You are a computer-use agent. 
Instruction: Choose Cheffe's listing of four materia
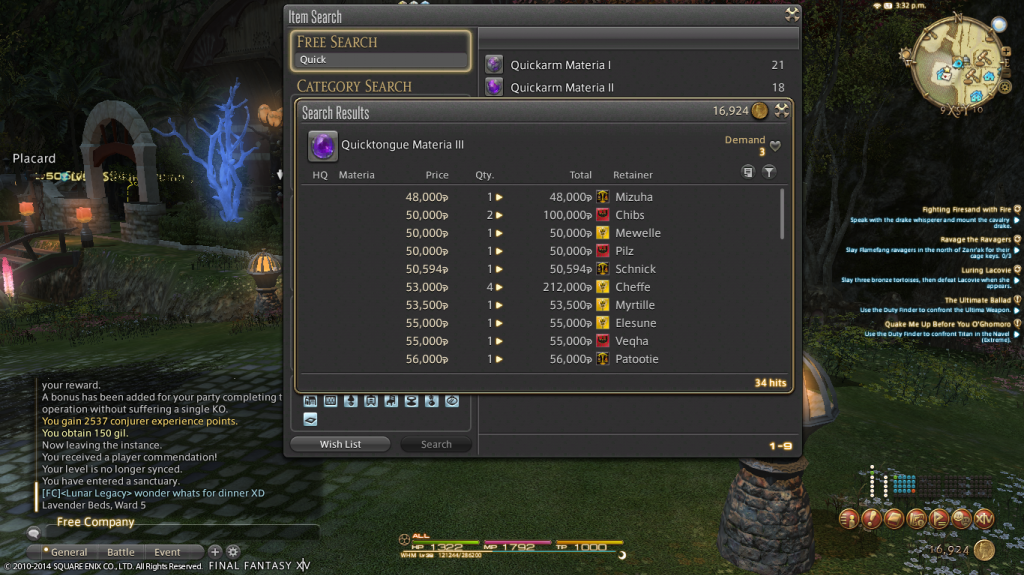[x=540, y=287]
